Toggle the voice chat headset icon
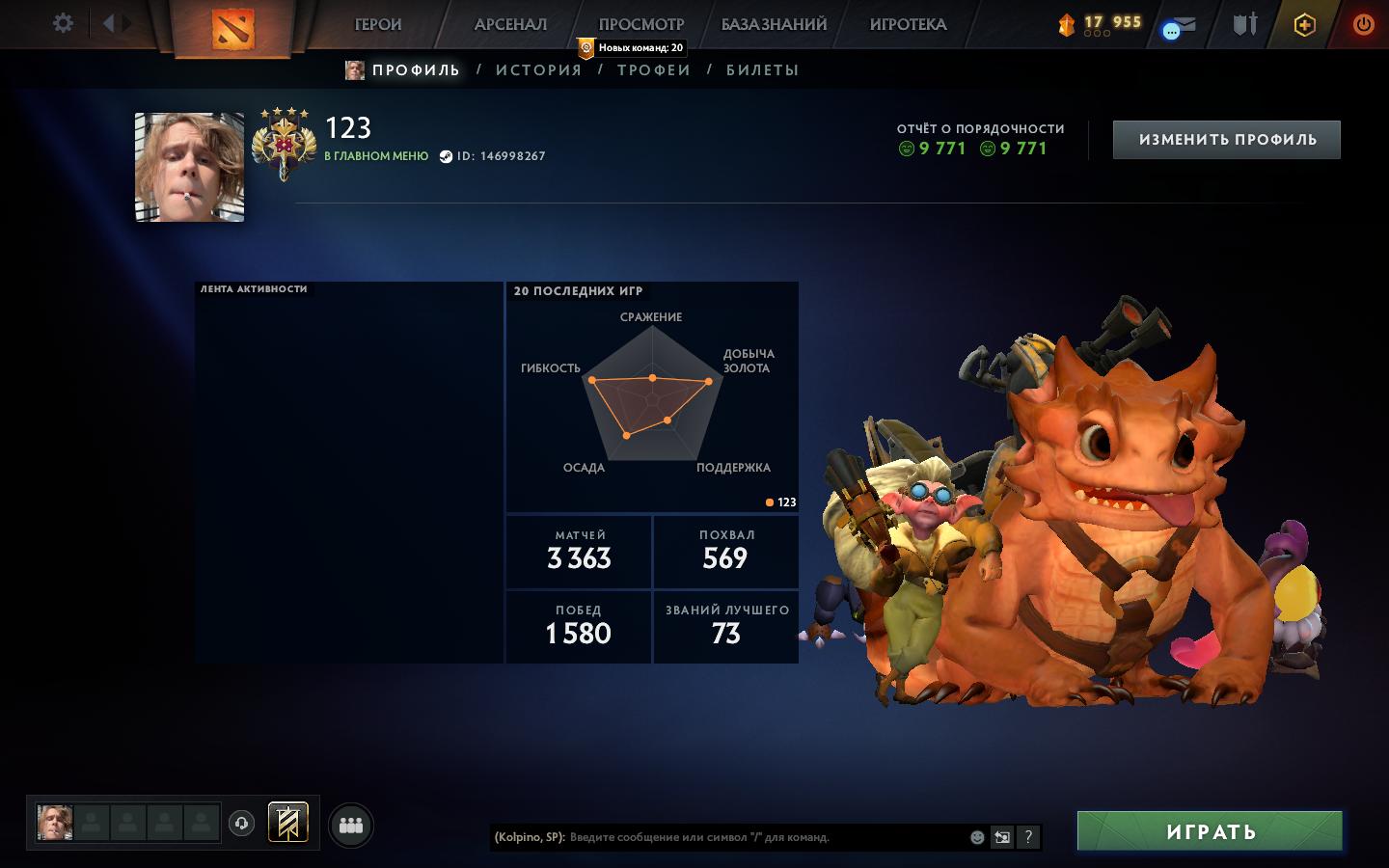 (x=241, y=824)
